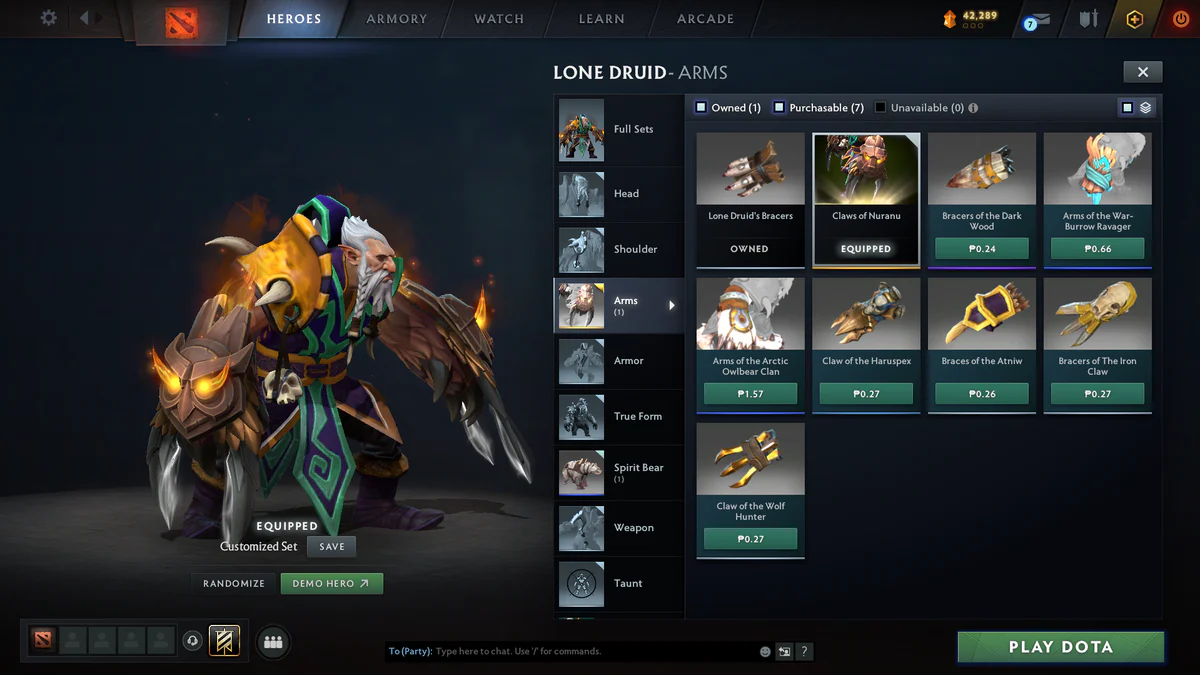The image size is (1200, 675).
Task: Switch to the Watch tab
Action: 499,19
